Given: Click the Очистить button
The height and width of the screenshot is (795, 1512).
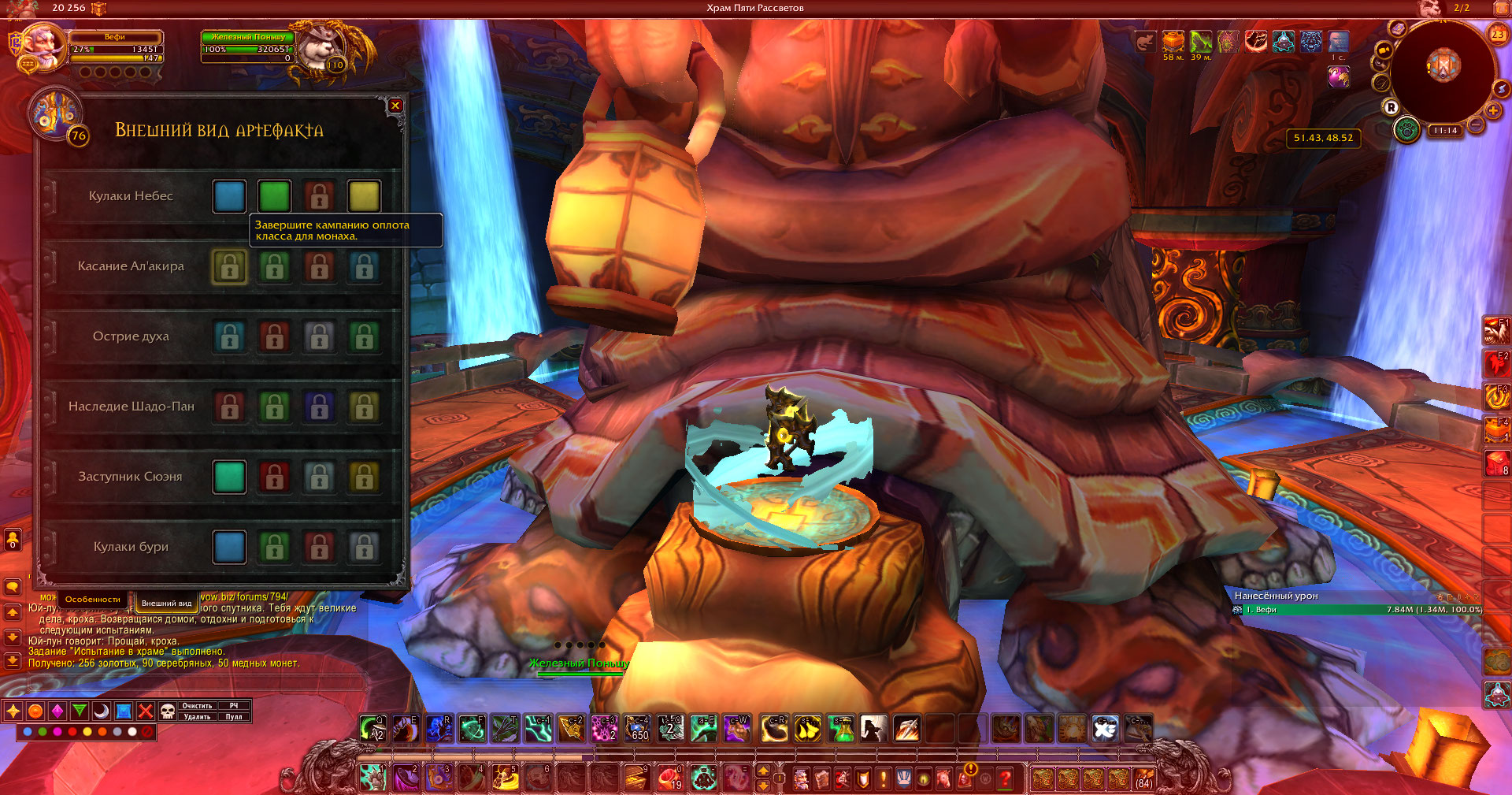Looking at the screenshot, I should (197, 706).
